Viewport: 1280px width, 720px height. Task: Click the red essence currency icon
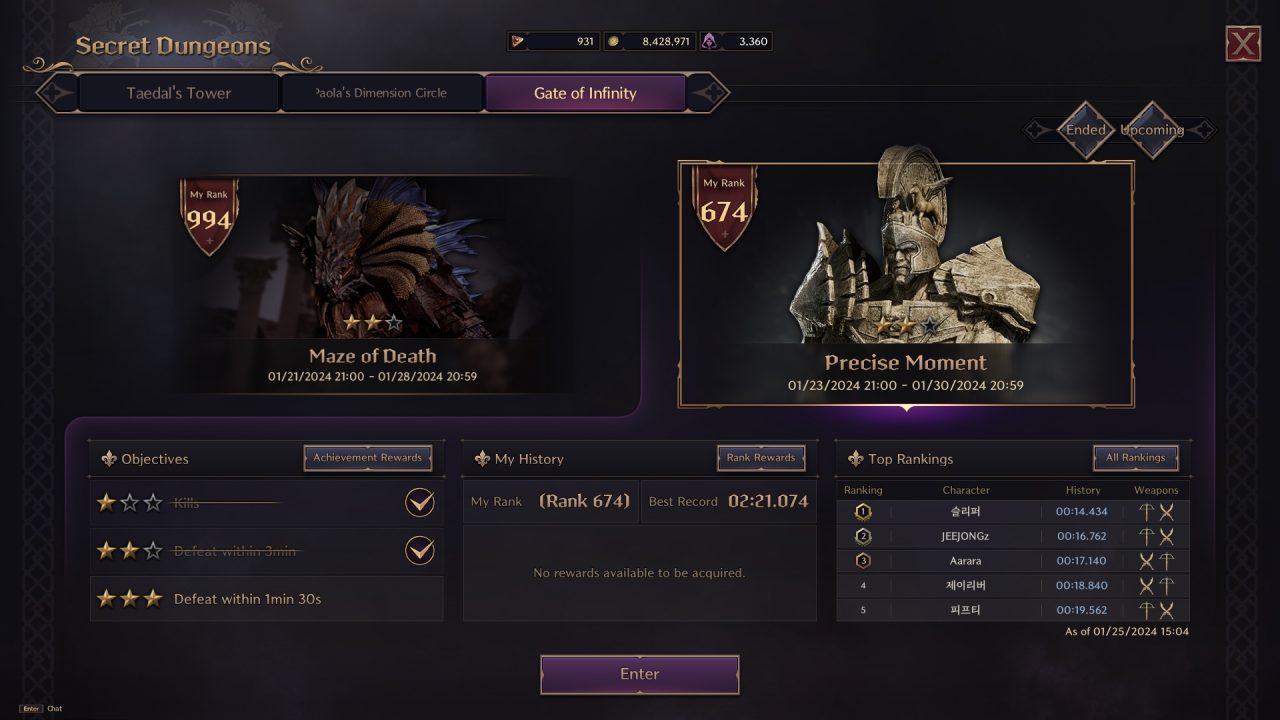click(518, 41)
